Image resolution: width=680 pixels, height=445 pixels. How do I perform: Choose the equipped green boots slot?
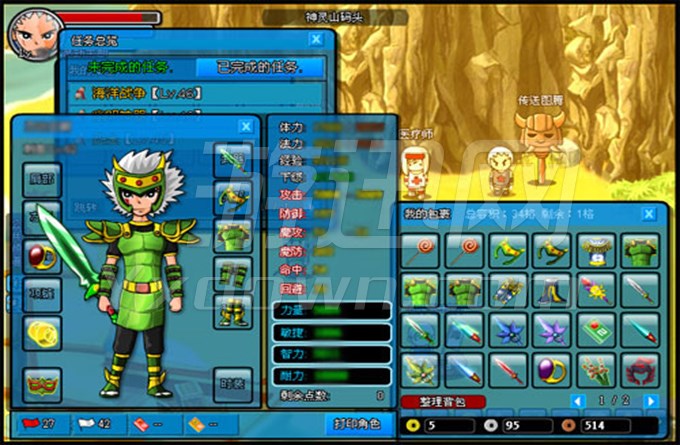[x=233, y=310]
